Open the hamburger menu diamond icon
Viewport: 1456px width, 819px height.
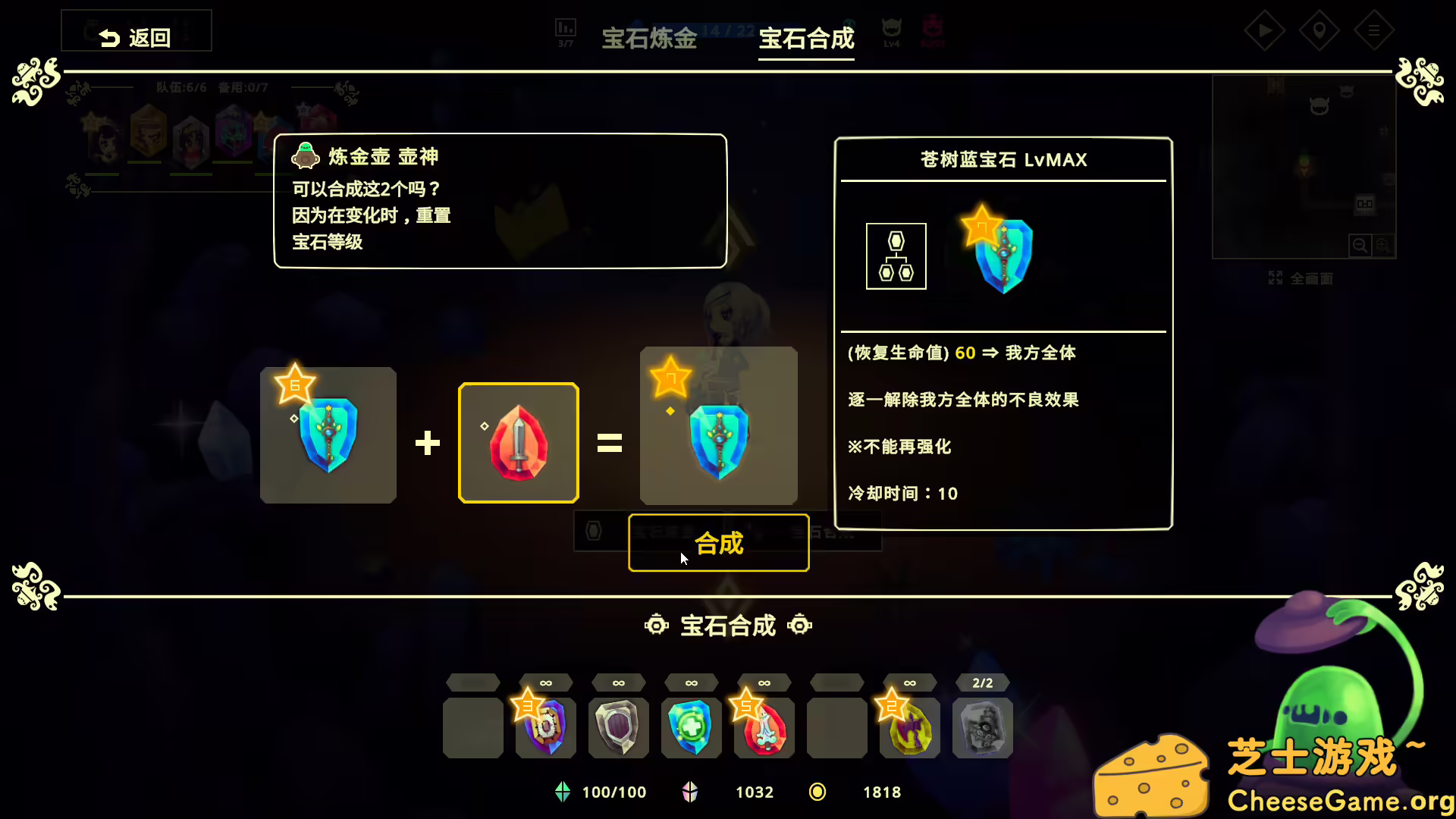1374,30
